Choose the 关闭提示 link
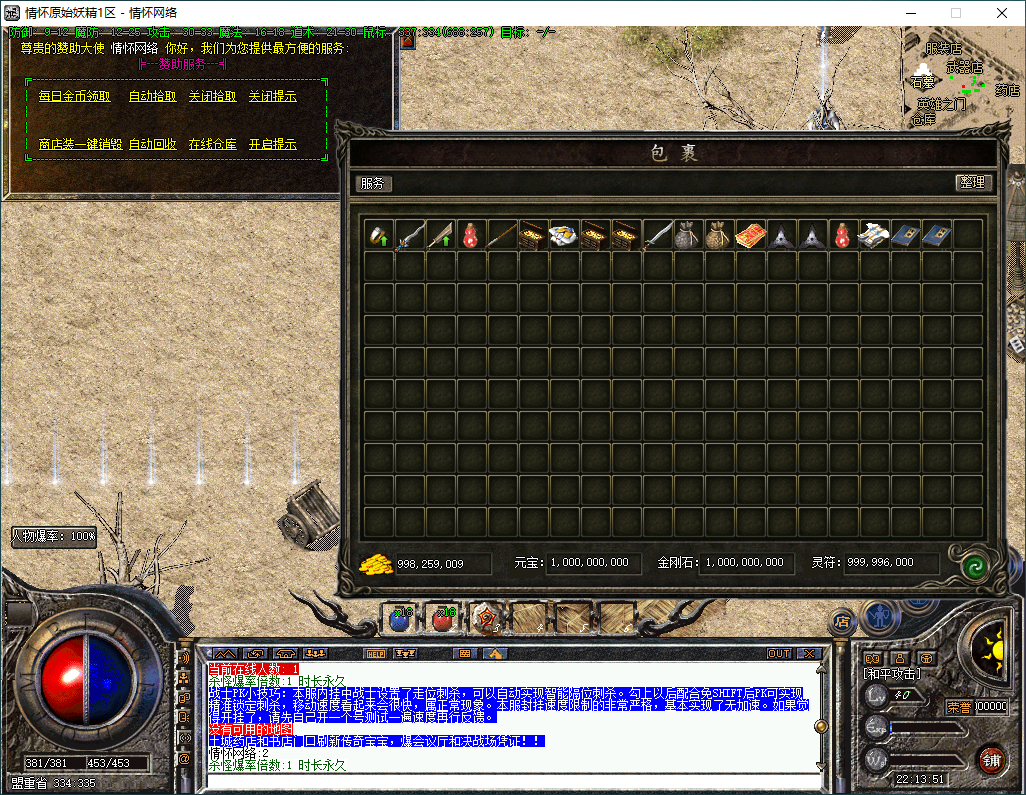 [272, 96]
